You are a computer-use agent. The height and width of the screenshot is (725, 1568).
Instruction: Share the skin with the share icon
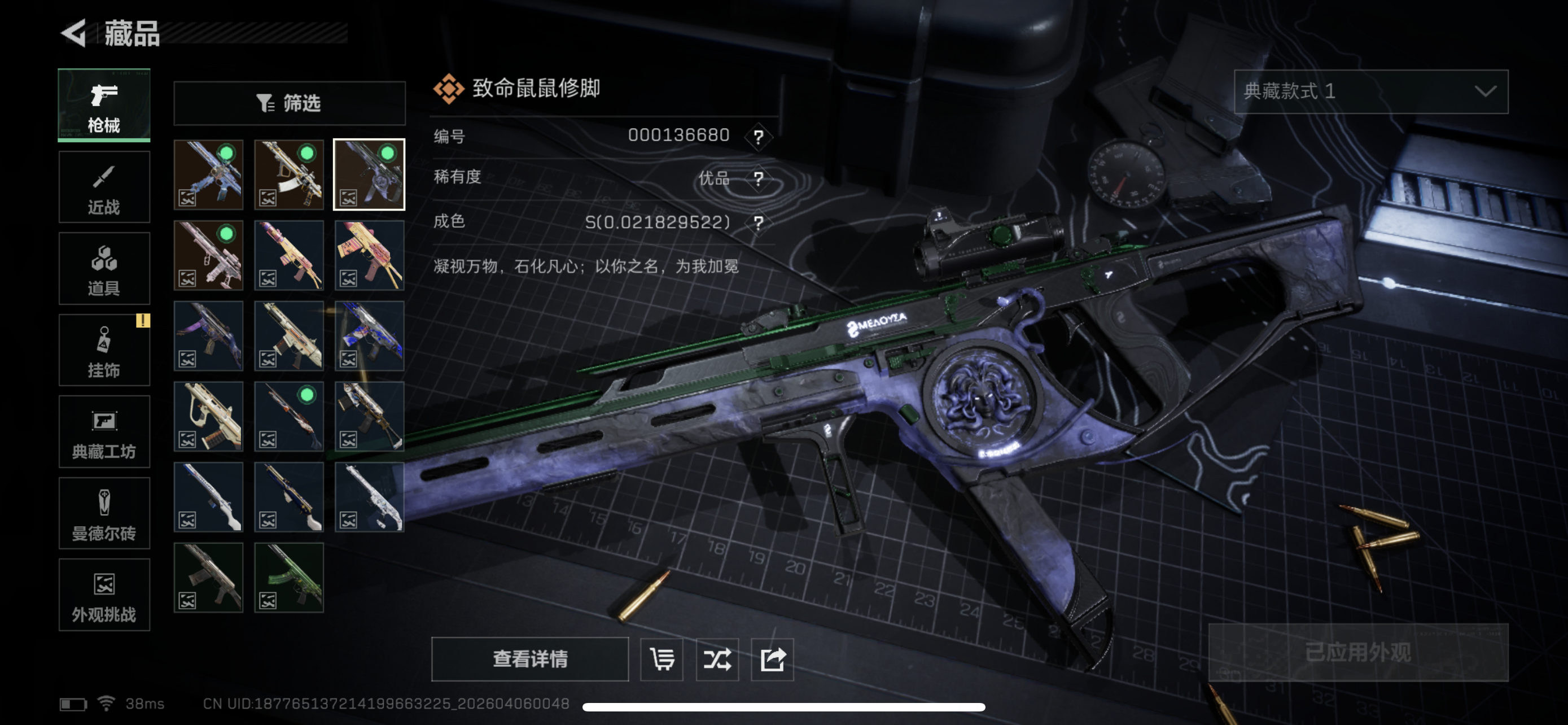point(773,658)
